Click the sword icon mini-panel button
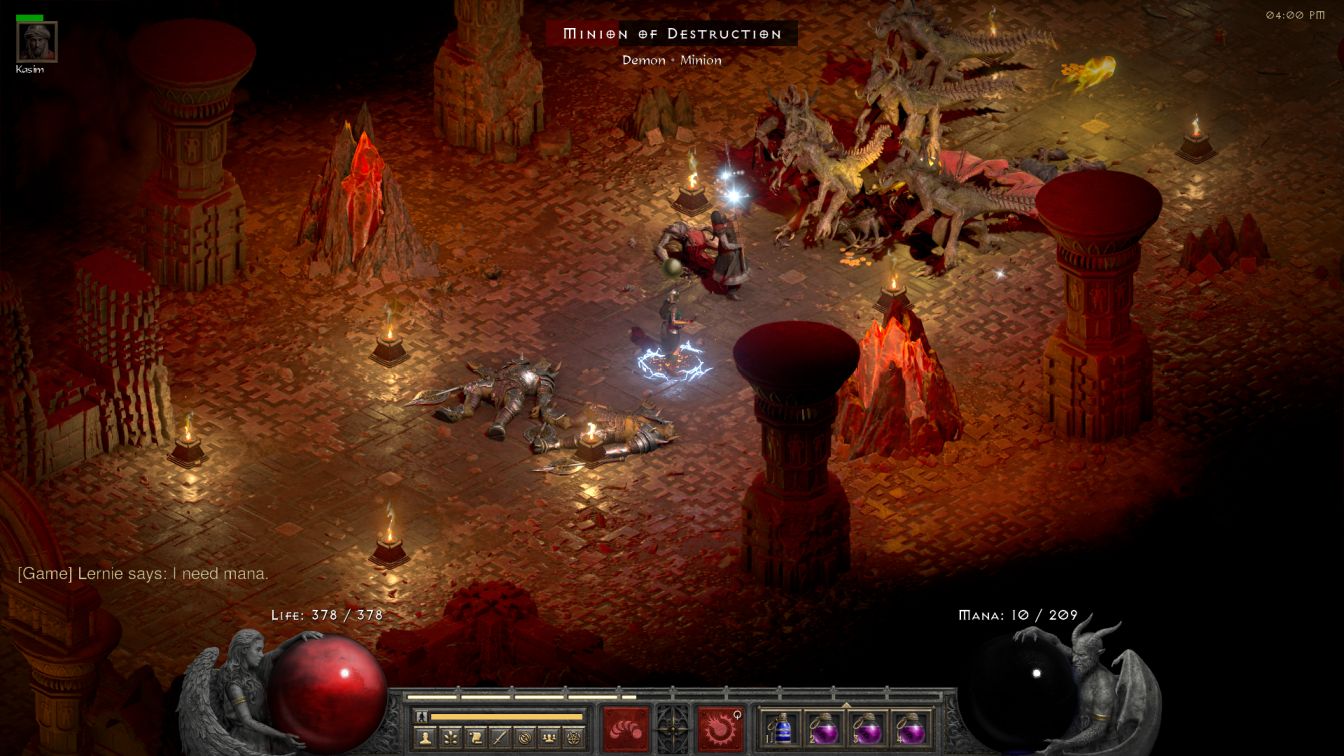 coord(500,738)
